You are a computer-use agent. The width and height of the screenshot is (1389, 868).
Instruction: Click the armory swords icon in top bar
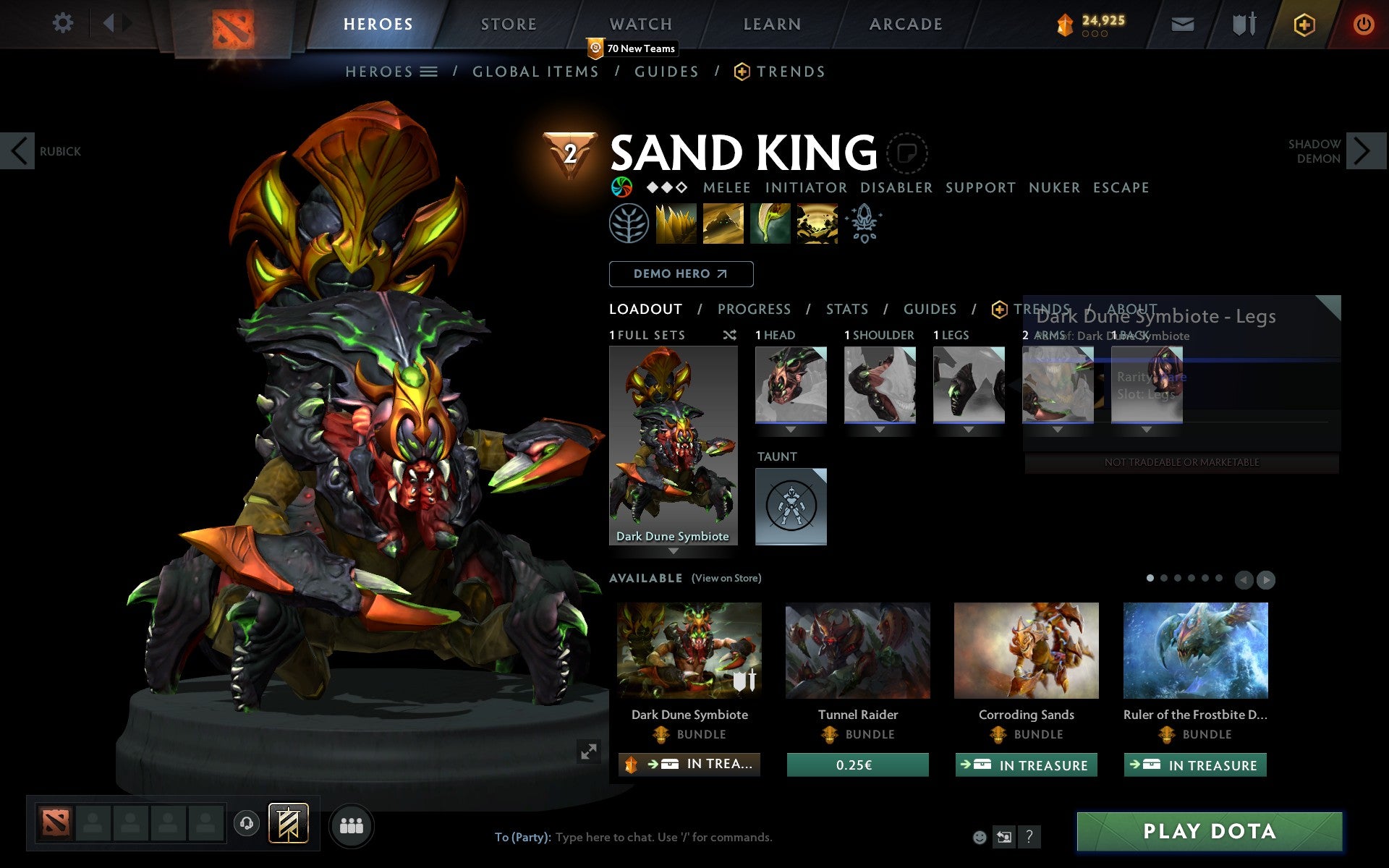1242,23
